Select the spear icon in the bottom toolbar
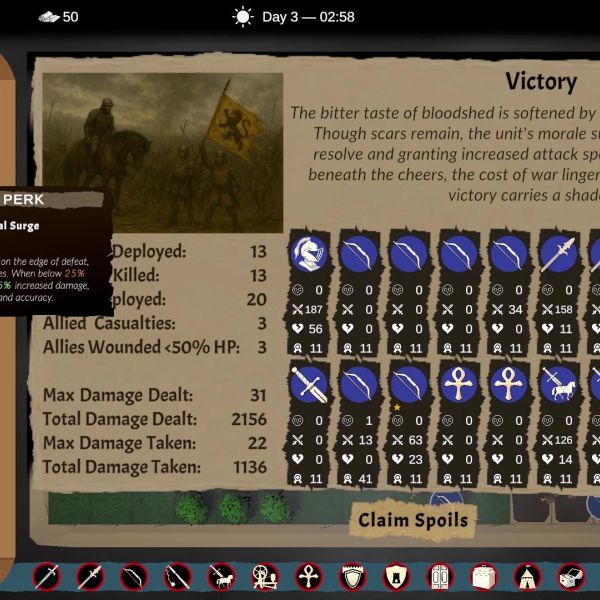The image size is (600, 600). [x=90, y=577]
